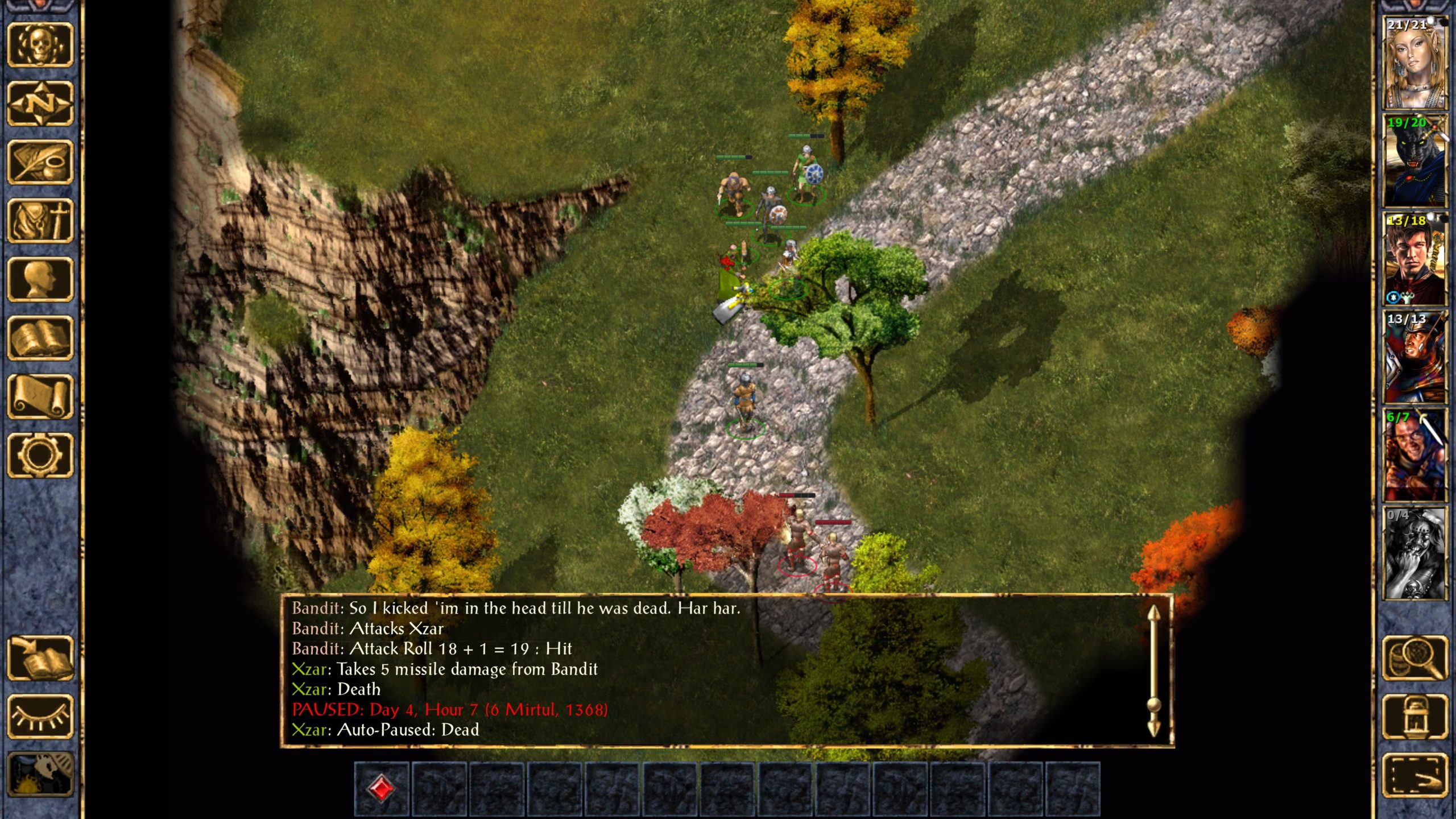Viewport: 1456px width, 819px height.
Task: Open the mage spellbook icon
Action: click(40, 338)
